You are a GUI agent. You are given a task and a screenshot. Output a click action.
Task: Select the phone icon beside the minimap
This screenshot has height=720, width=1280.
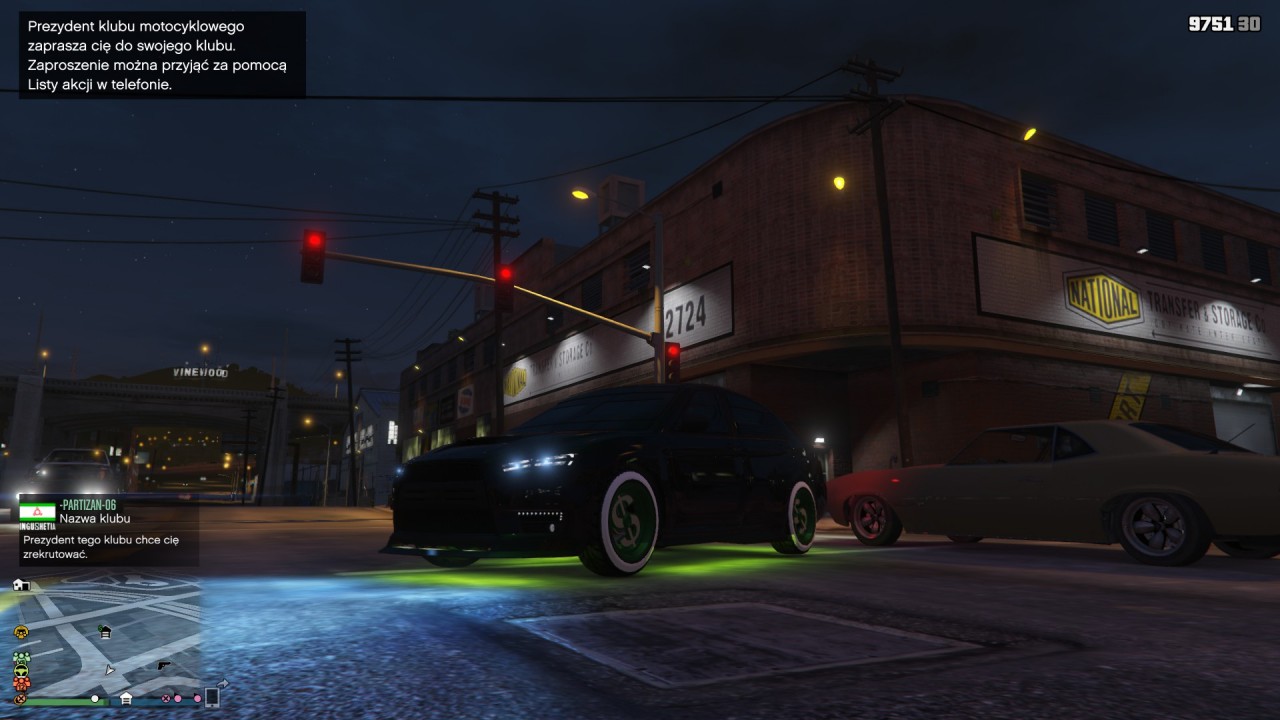click(212, 697)
